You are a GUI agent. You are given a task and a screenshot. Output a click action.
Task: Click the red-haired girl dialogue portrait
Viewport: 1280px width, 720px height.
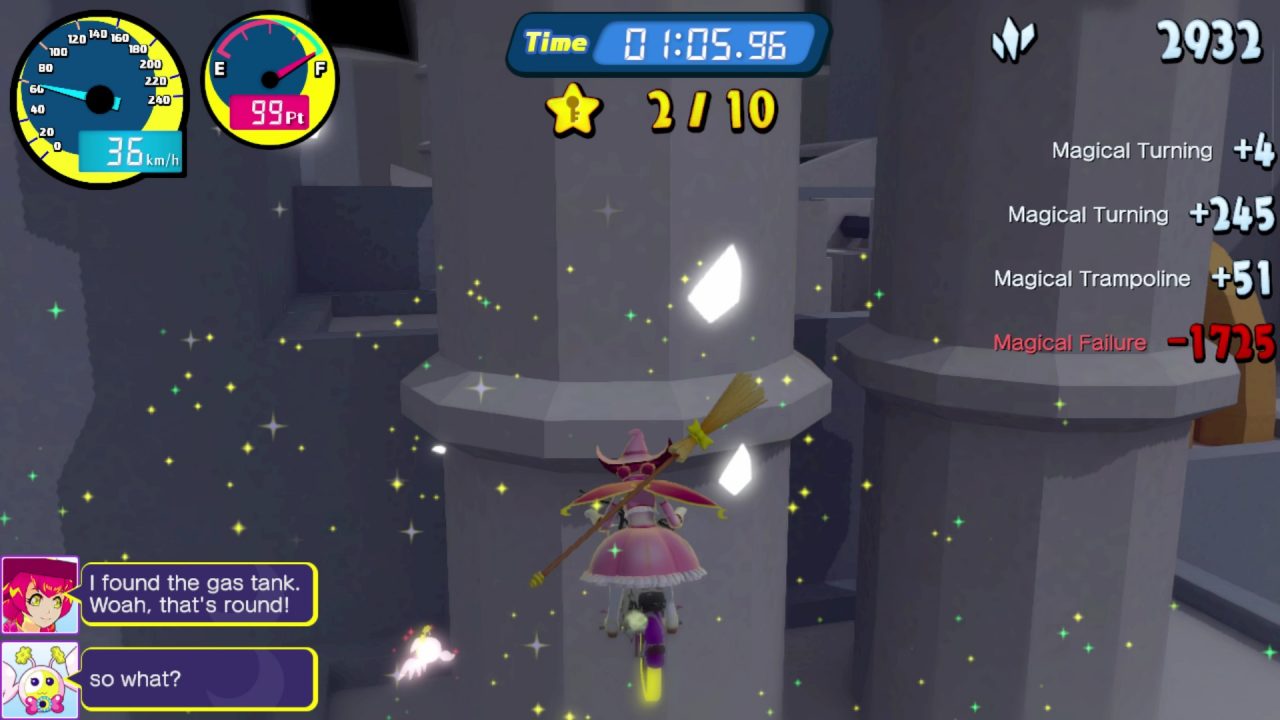point(40,595)
